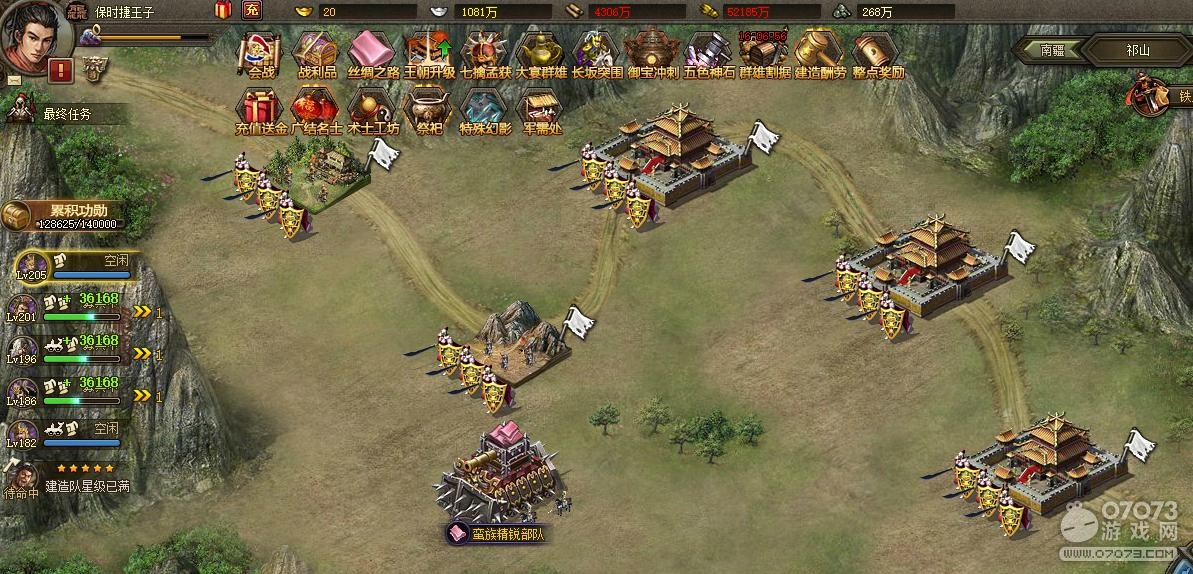The width and height of the screenshot is (1193, 574).
Task: Open the 充 recharge button in the top bar
Action: pos(252,11)
